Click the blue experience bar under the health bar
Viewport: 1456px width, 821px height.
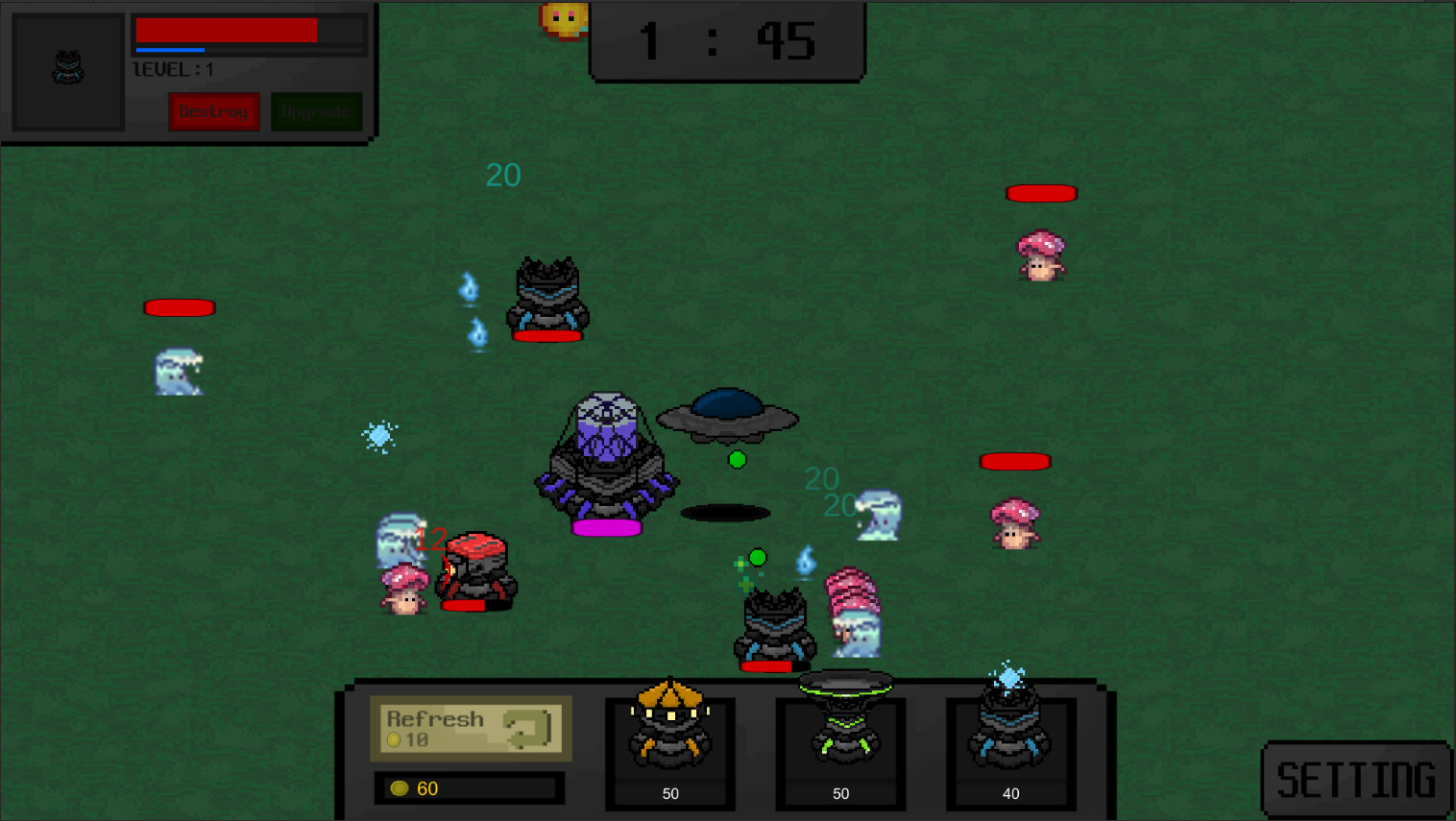pos(170,49)
